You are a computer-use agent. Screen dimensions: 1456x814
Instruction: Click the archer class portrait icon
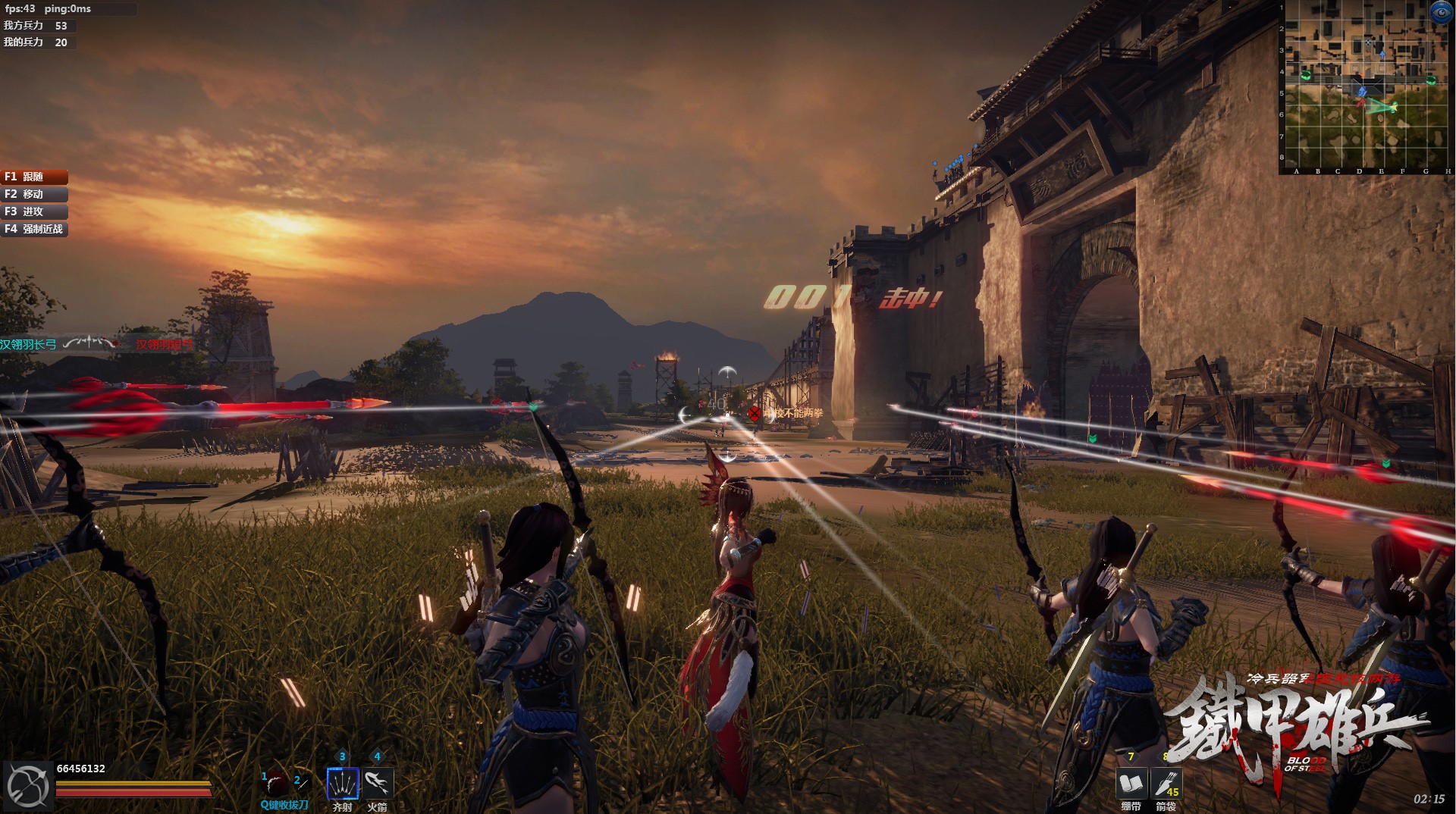pyautogui.click(x=27, y=787)
